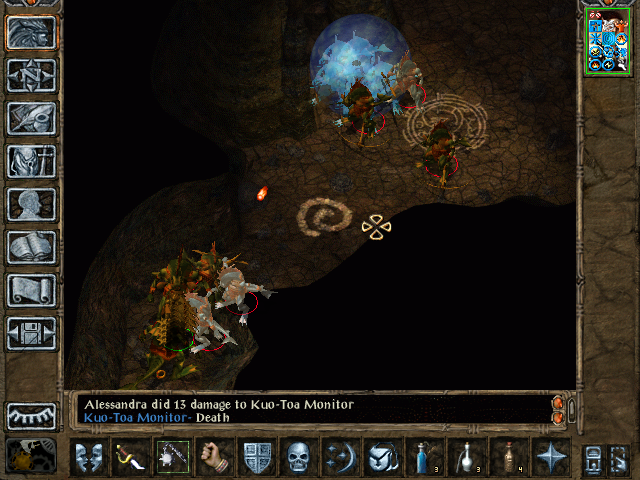This screenshot has height=480, width=640.
Task: Open cast spell menu with the moon and stars icon
Action: [341, 457]
